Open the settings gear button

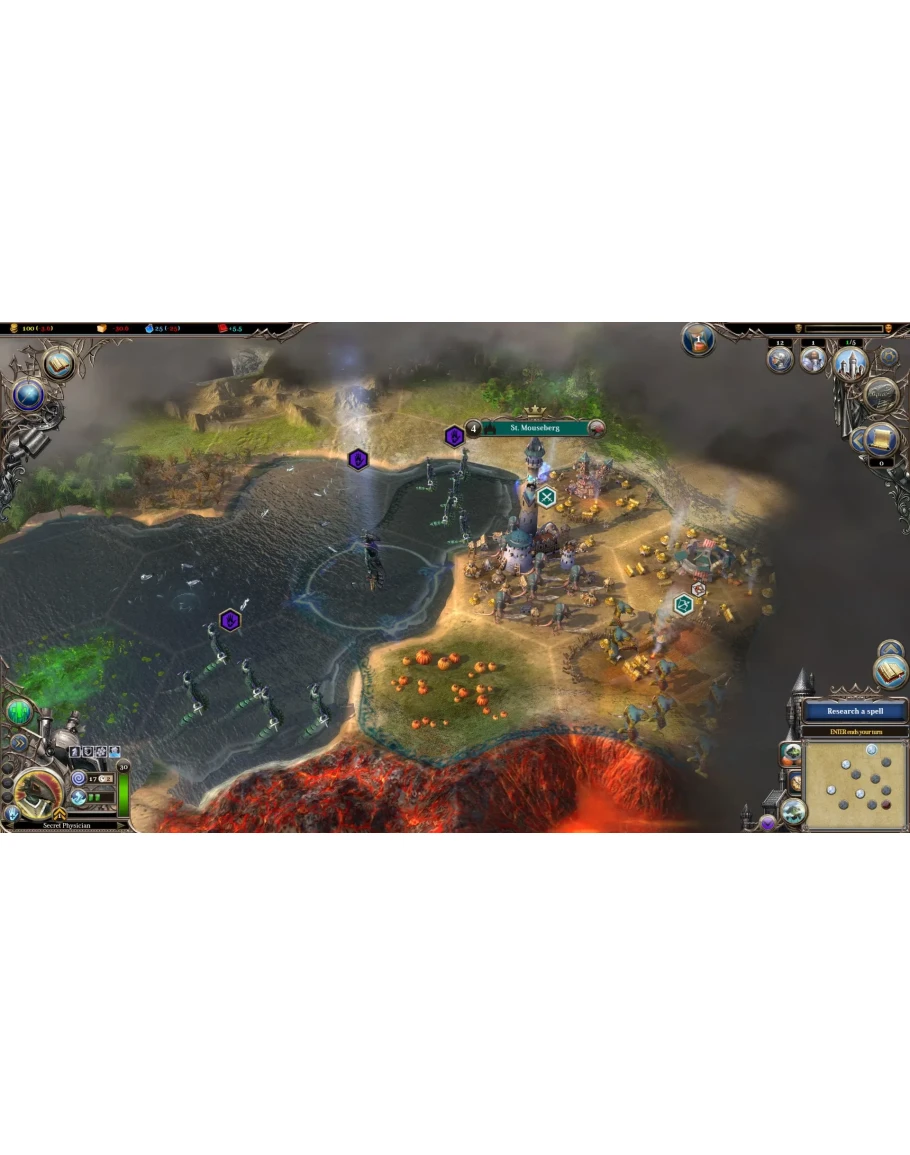888,356
